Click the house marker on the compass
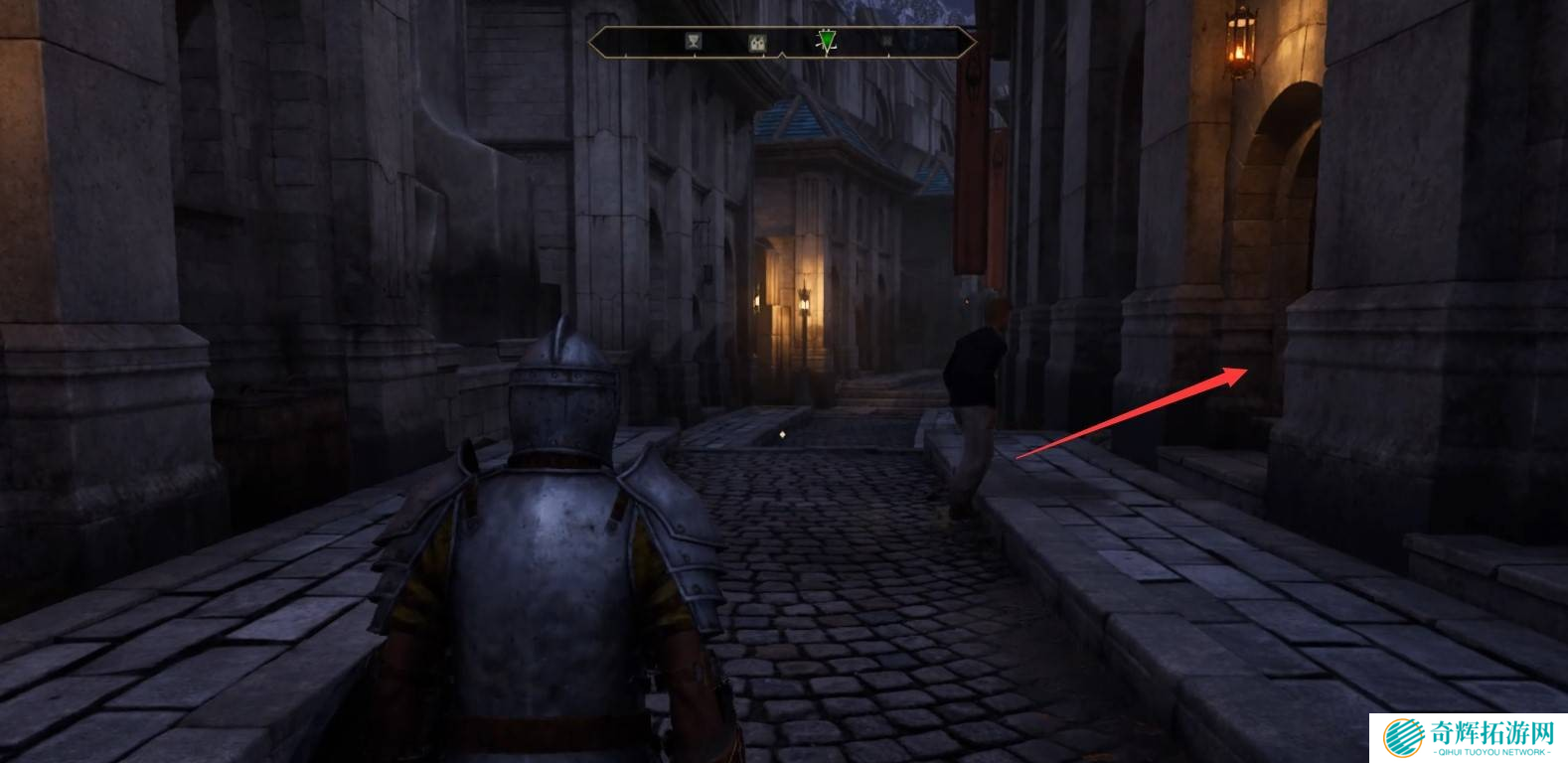The image size is (1568, 763). tap(757, 43)
